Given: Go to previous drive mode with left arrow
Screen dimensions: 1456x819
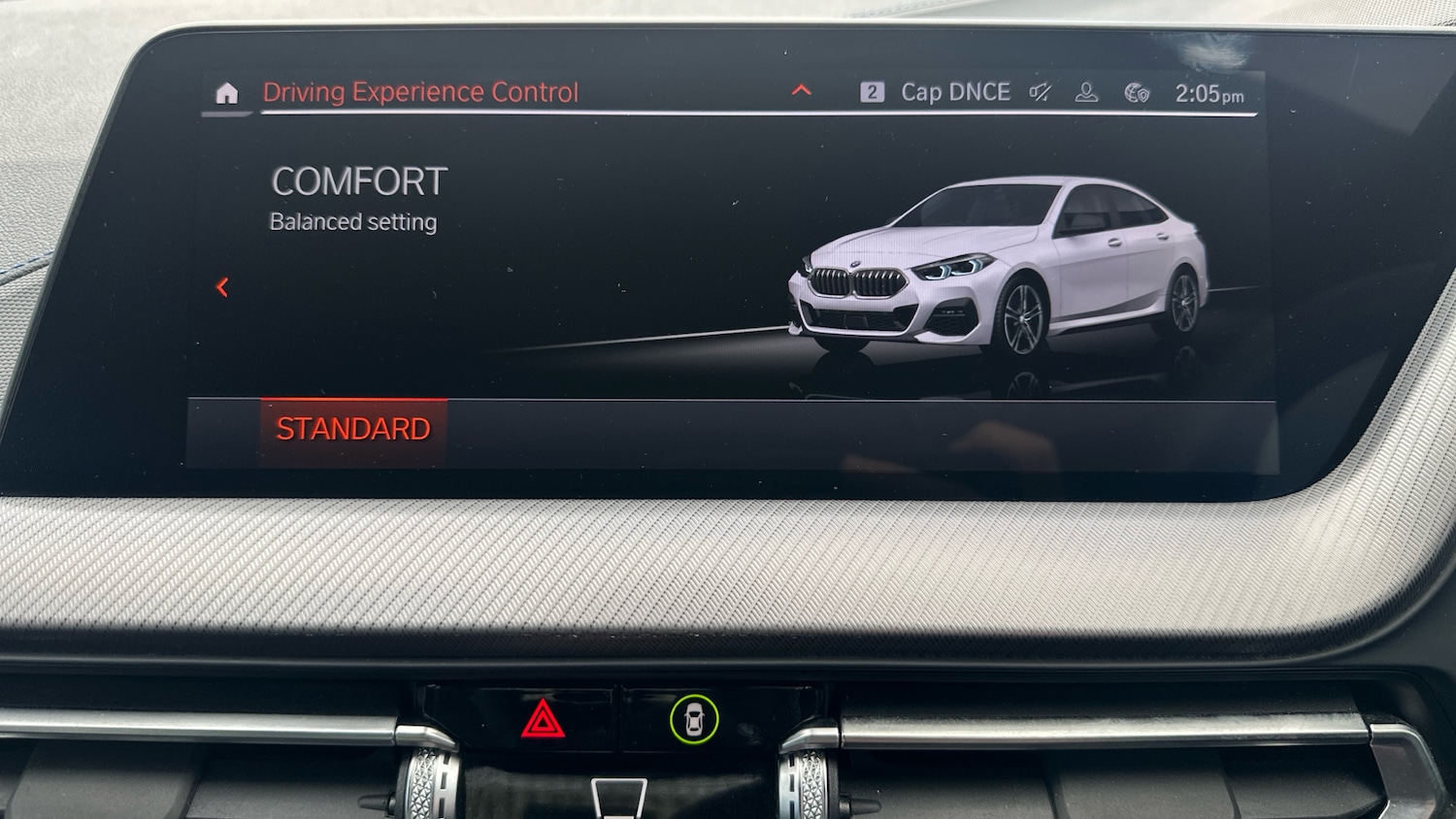Looking at the screenshot, I should point(224,286).
